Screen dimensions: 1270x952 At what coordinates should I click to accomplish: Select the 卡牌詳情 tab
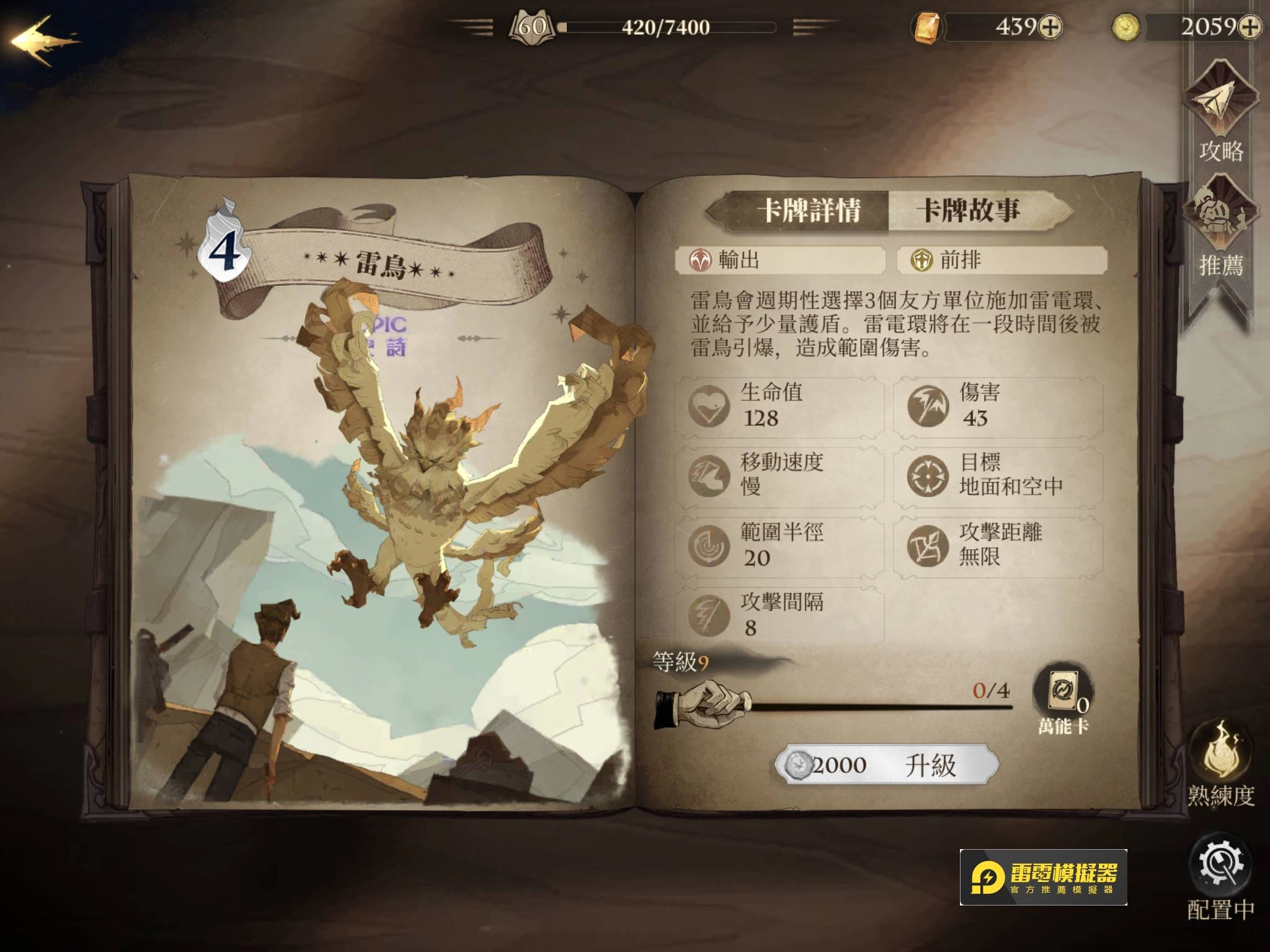point(808,211)
